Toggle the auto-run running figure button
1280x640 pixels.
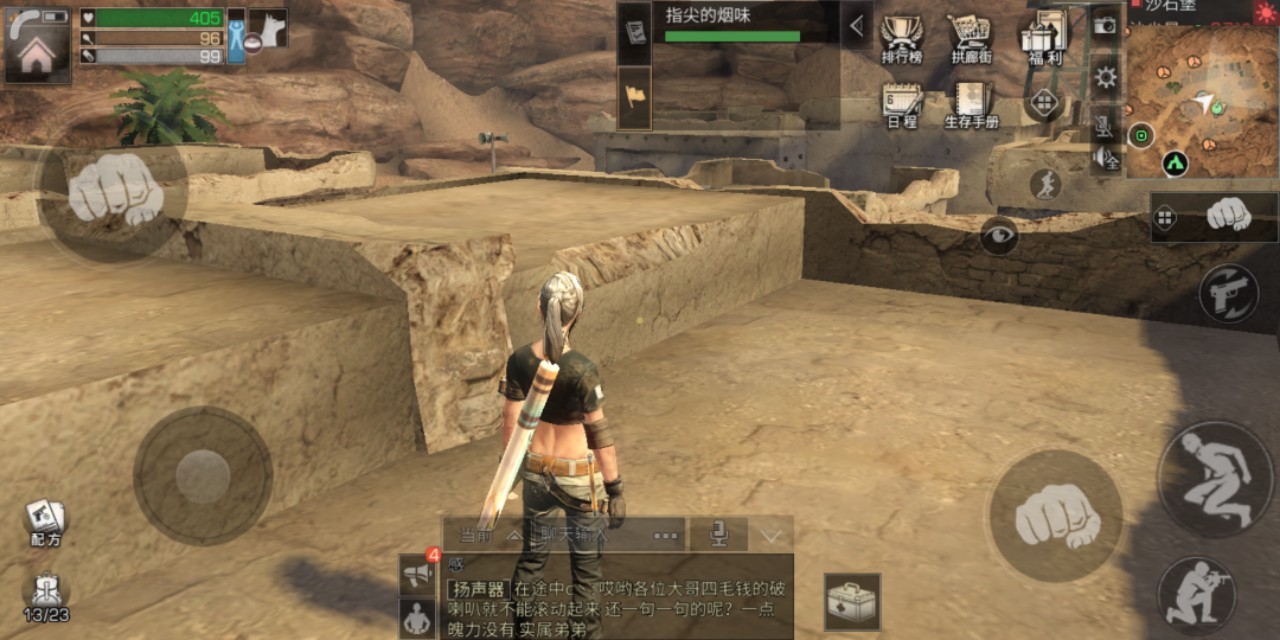click(1045, 184)
